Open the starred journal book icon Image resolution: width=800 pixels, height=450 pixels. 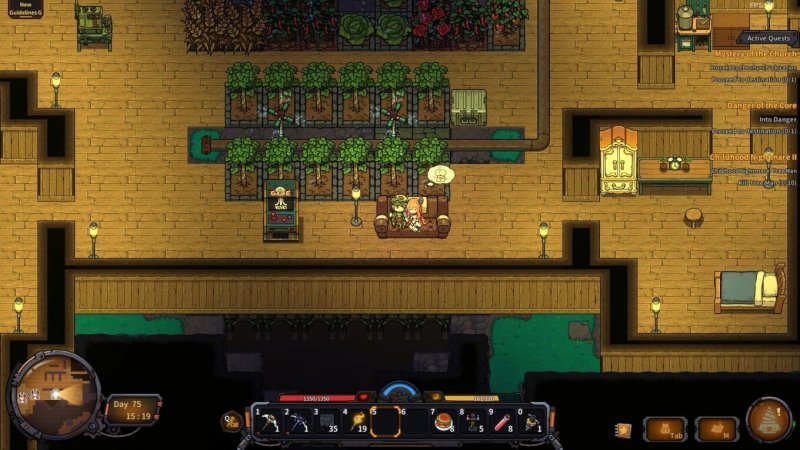coord(623,430)
